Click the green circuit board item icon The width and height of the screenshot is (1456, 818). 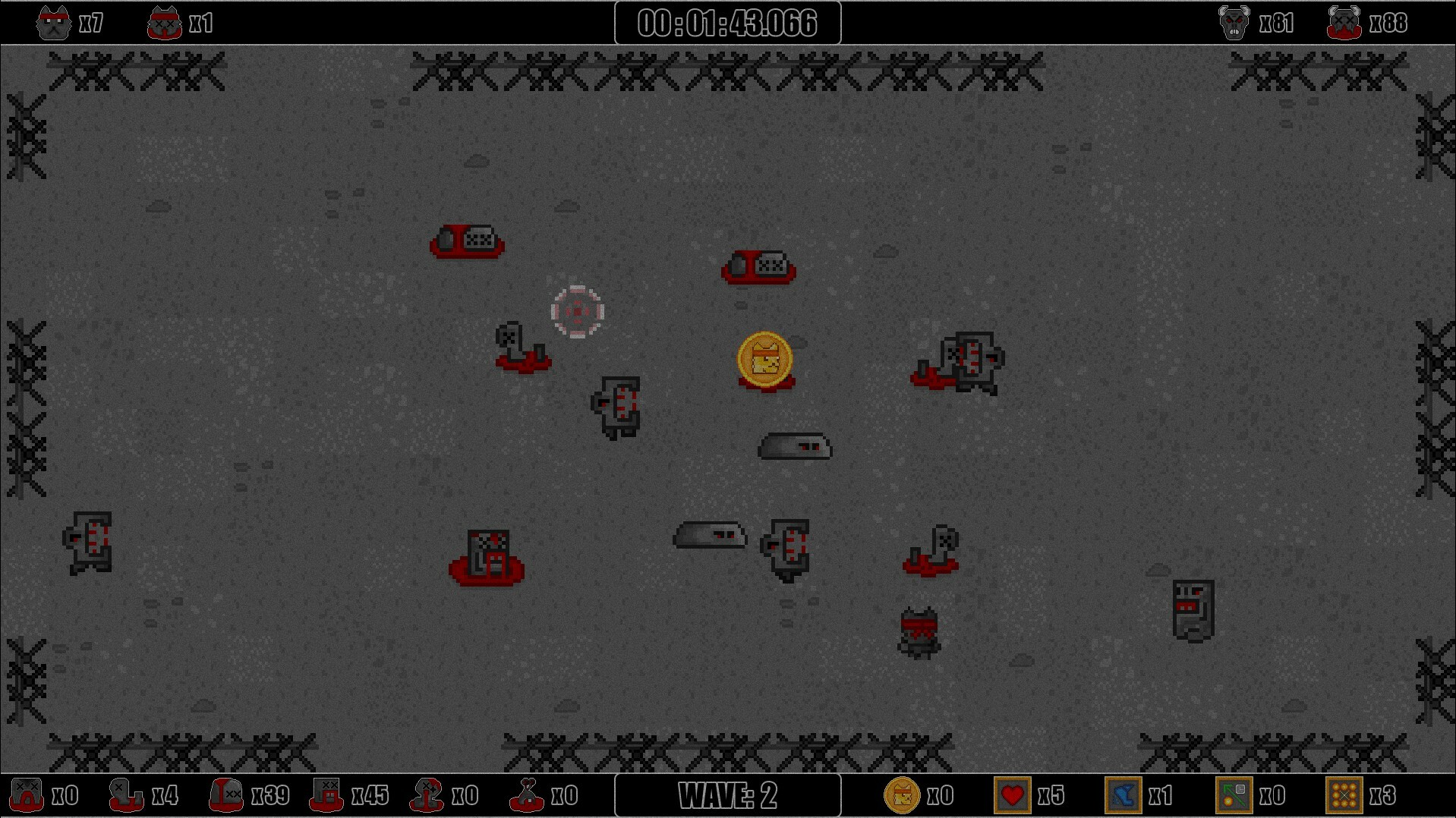pyautogui.click(x=1235, y=796)
